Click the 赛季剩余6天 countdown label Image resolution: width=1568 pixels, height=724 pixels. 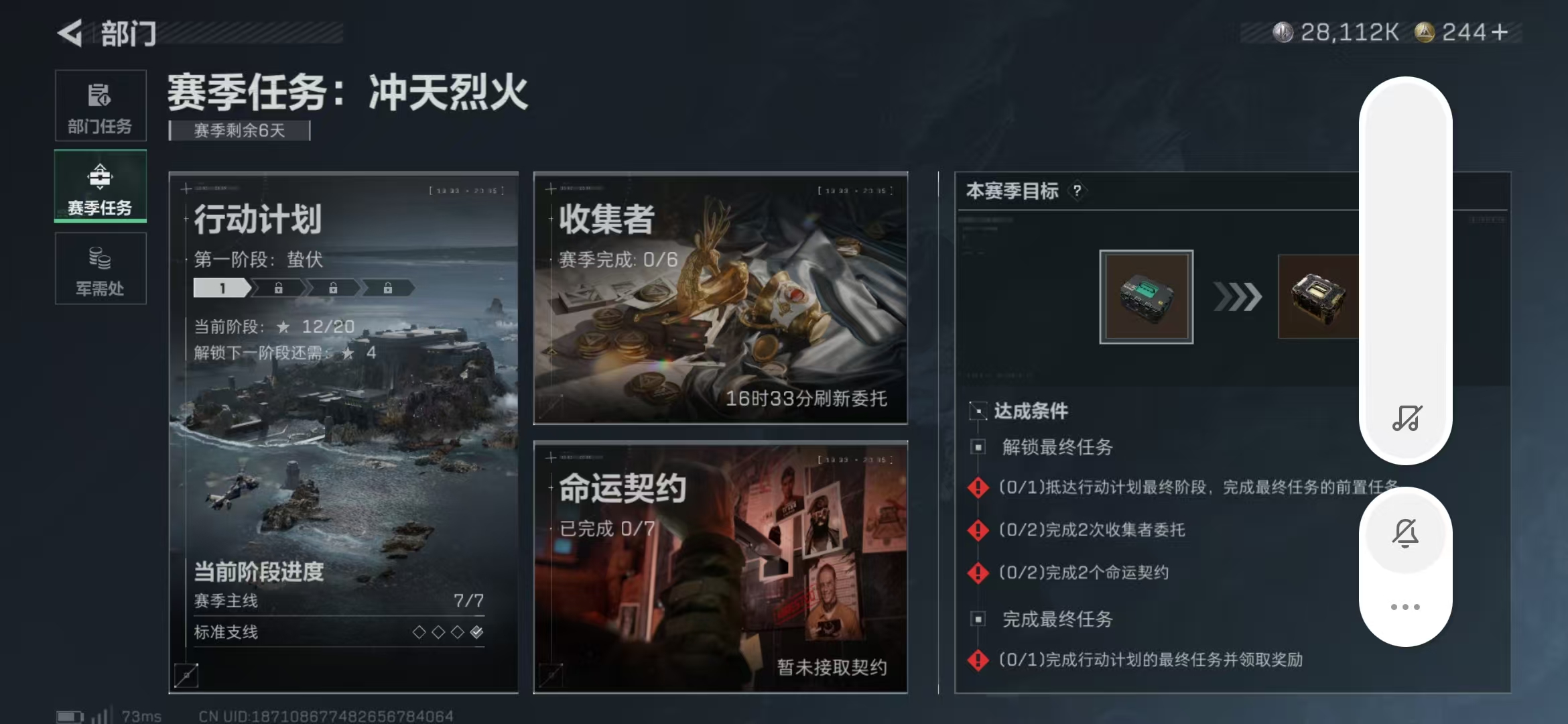pyautogui.click(x=238, y=131)
